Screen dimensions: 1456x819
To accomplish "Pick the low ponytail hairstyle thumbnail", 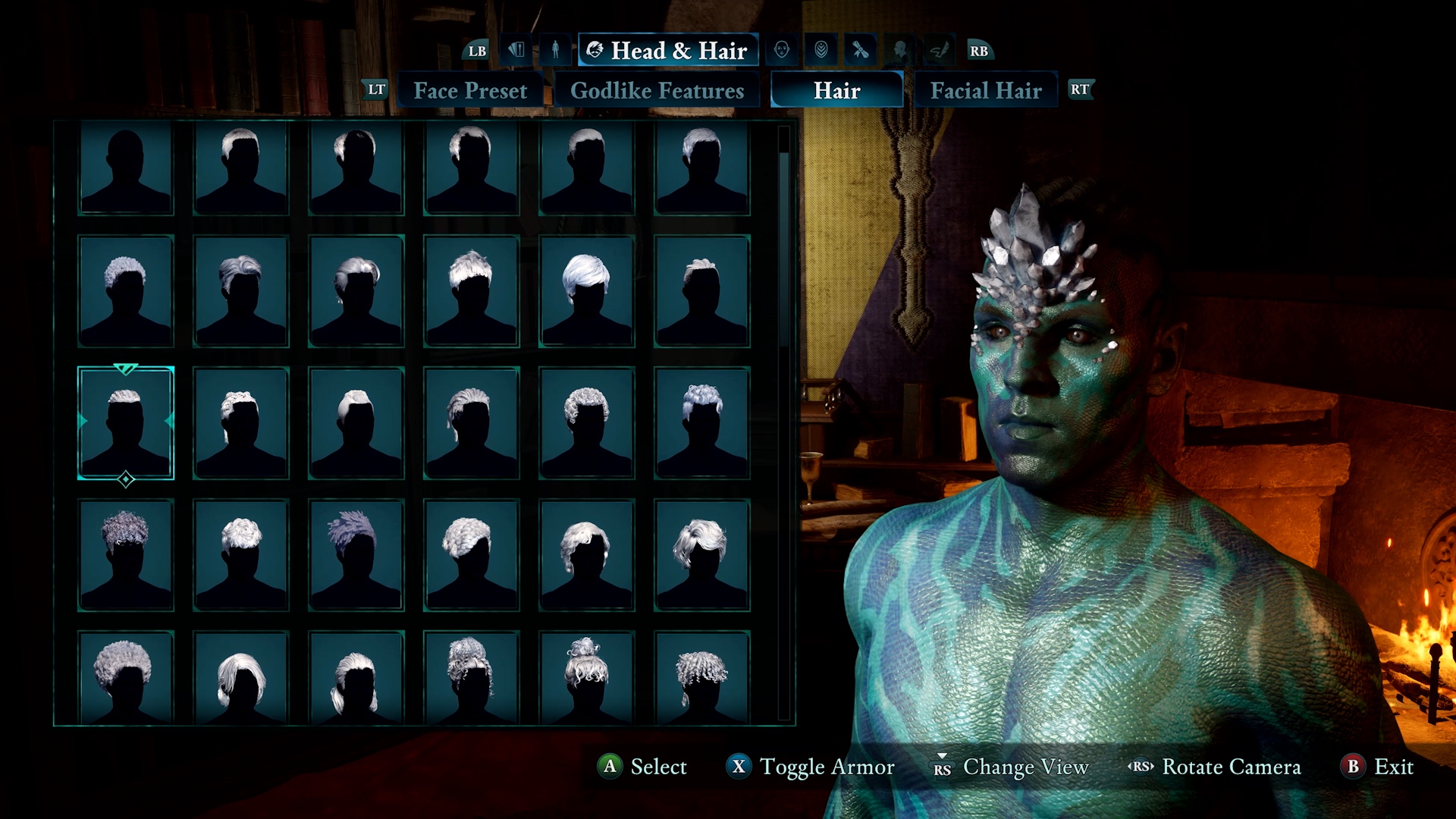I will coord(356,676).
